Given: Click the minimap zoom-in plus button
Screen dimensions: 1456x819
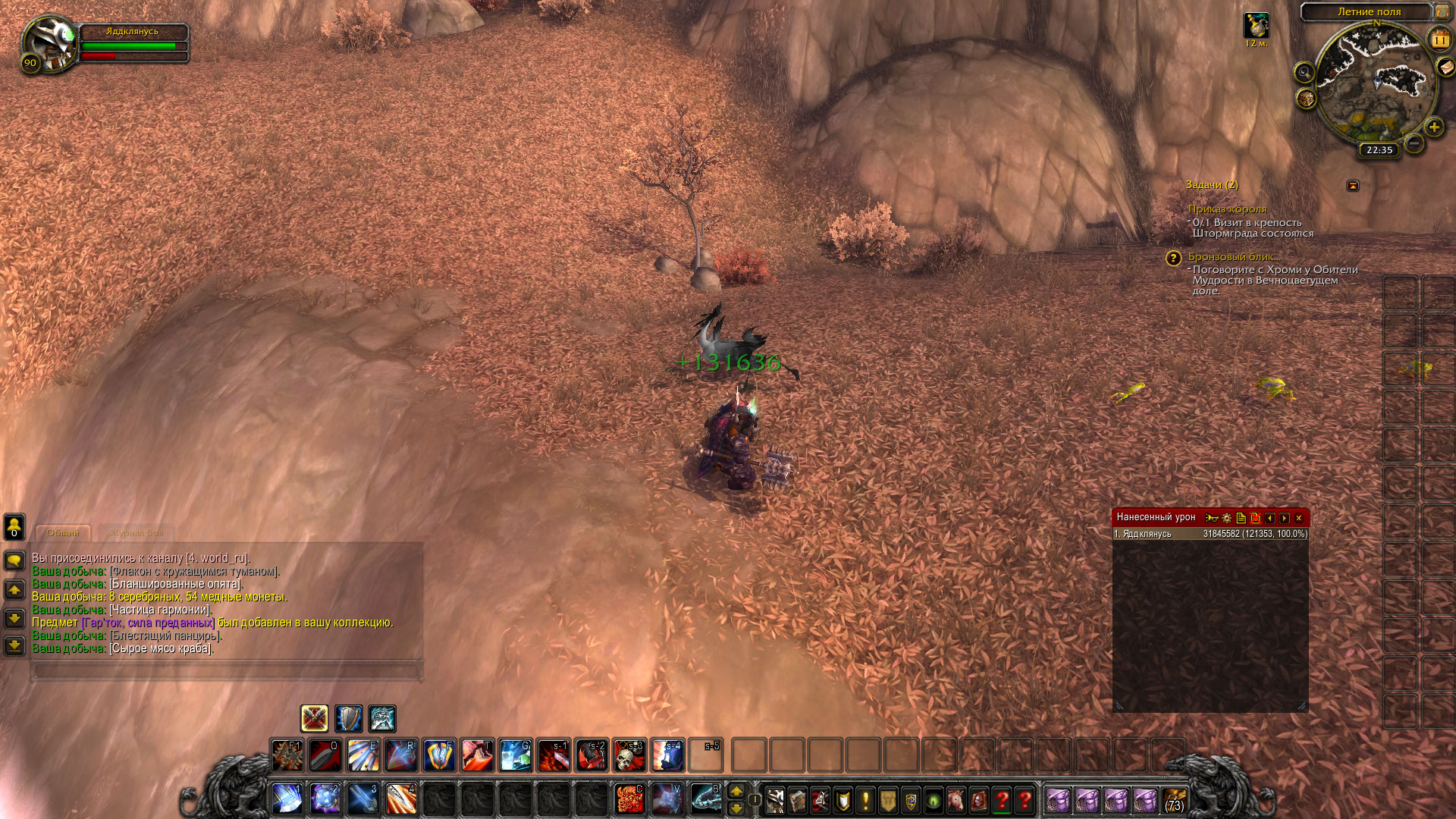Looking at the screenshot, I should [x=1434, y=127].
